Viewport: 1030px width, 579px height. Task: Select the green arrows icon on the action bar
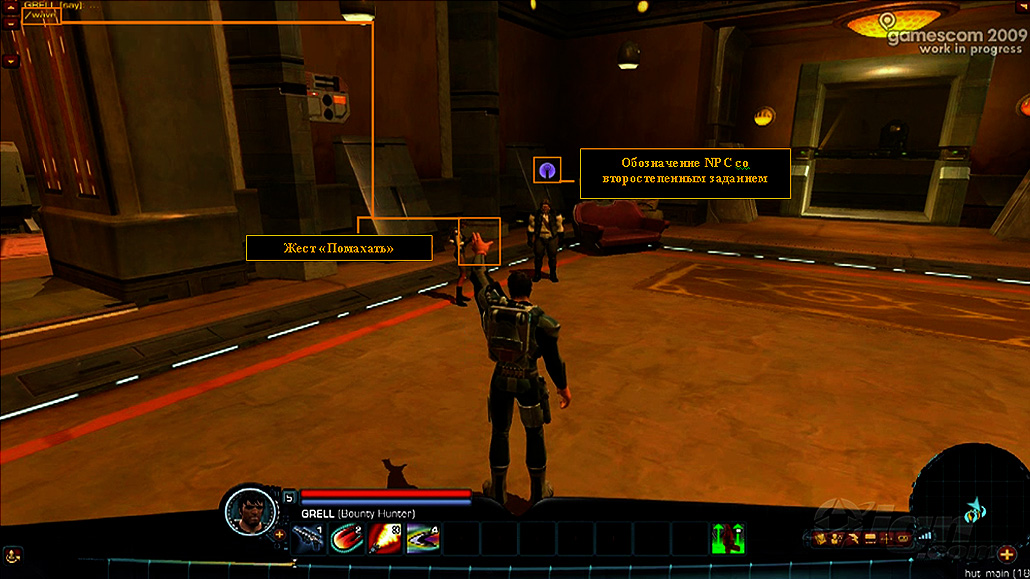tap(727, 537)
